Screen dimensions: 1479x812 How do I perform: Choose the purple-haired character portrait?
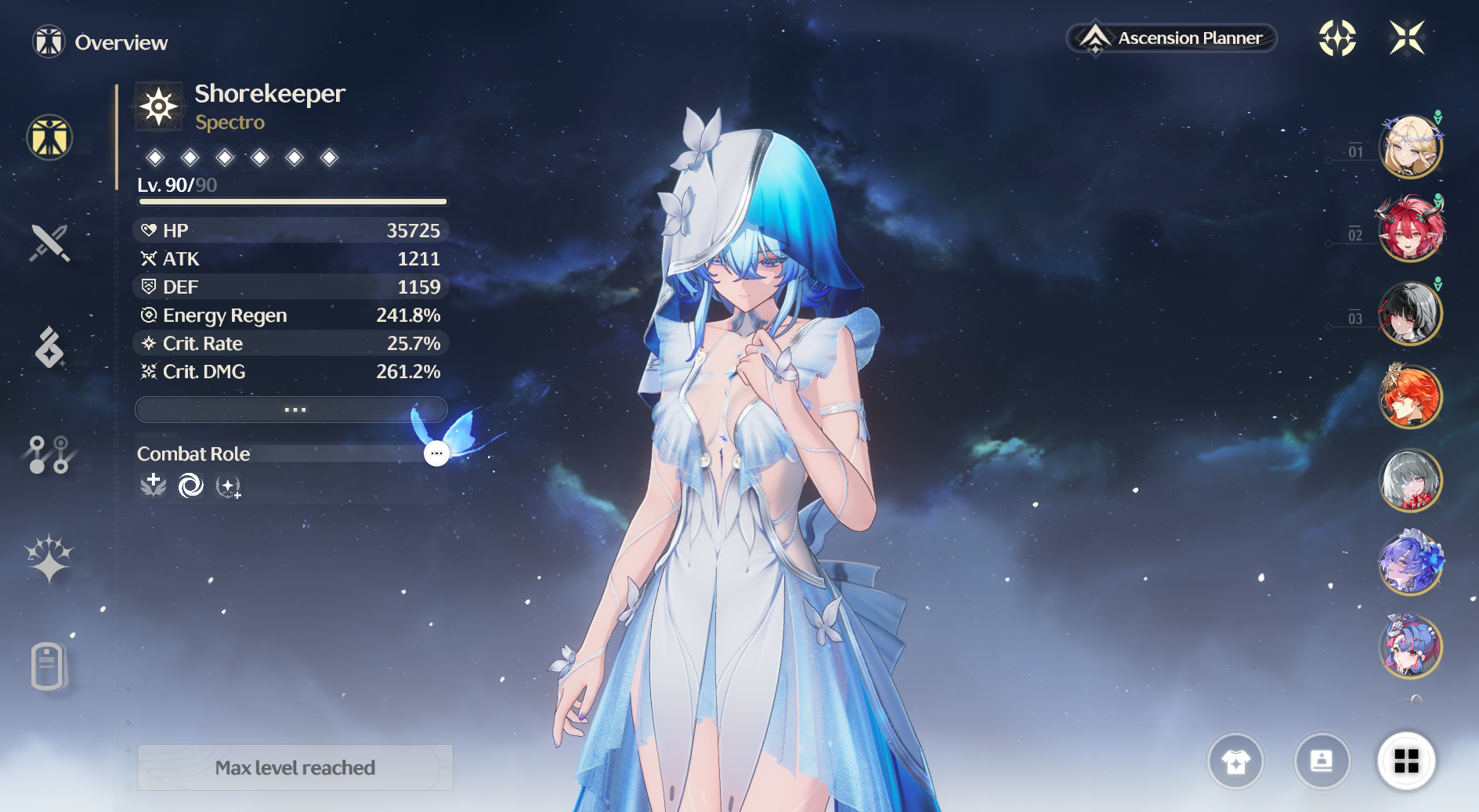tap(1410, 563)
